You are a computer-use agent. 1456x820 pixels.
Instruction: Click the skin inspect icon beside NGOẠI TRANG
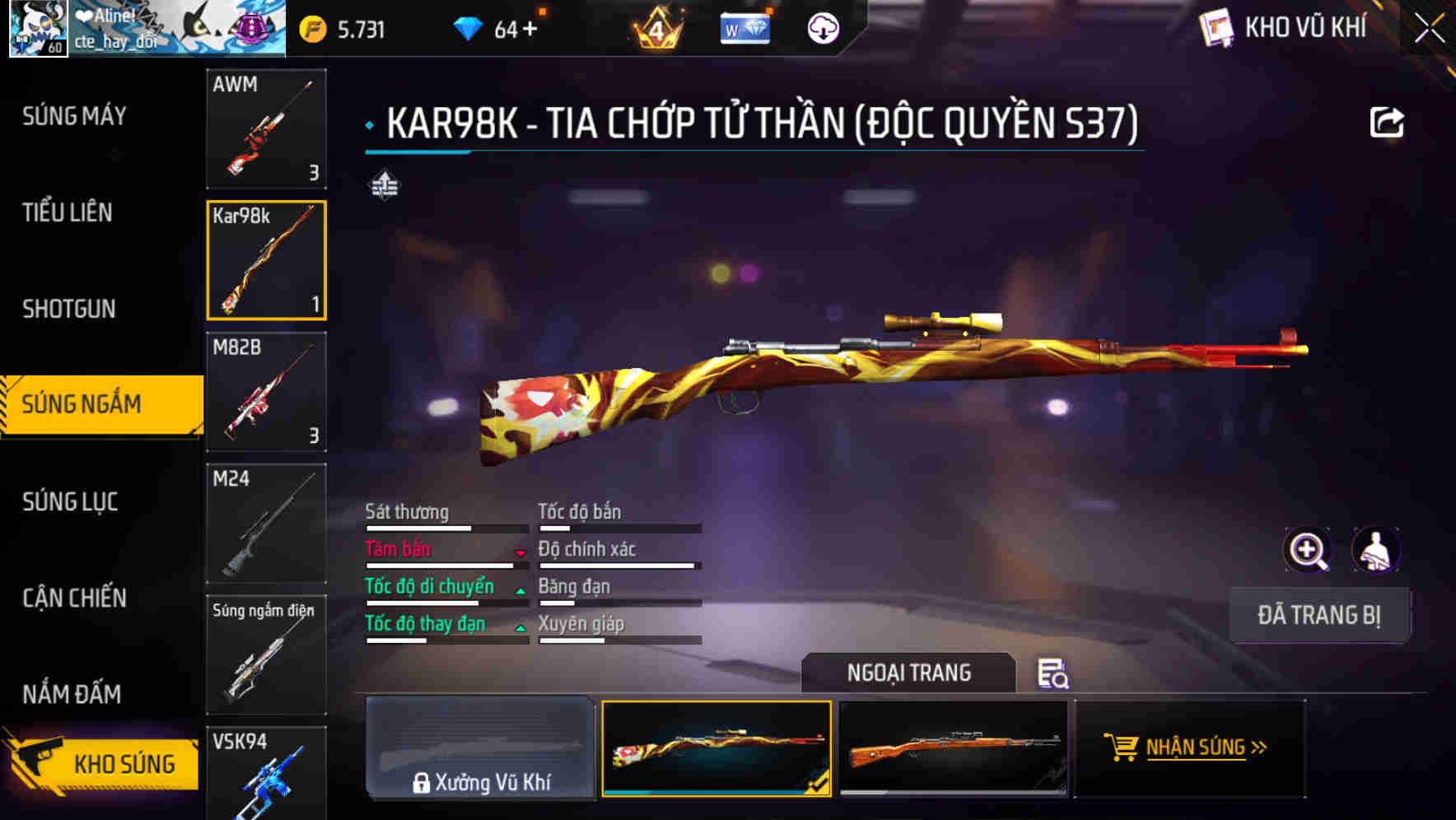tap(1054, 675)
